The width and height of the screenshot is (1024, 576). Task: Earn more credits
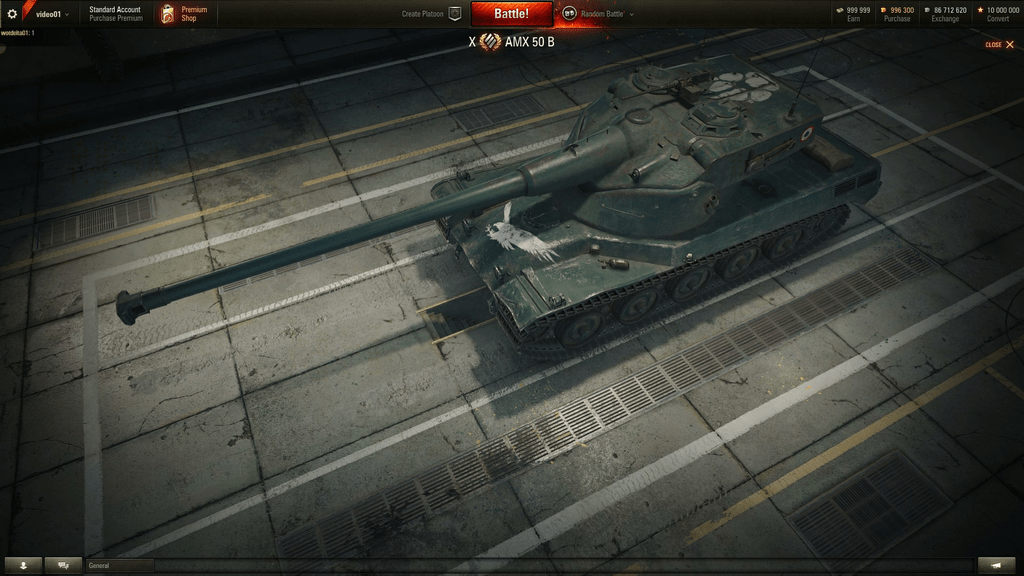(x=853, y=14)
